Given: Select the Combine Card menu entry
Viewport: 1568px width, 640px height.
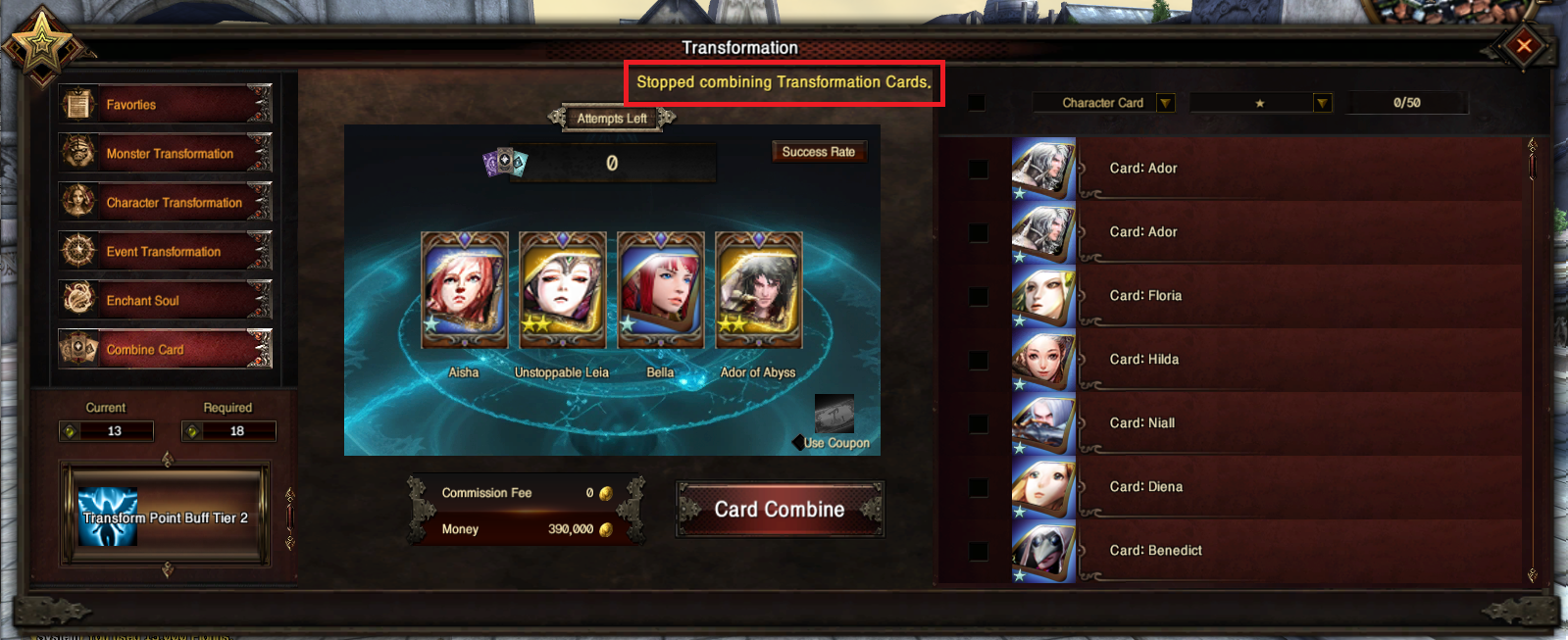Looking at the screenshot, I should [x=165, y=349].
